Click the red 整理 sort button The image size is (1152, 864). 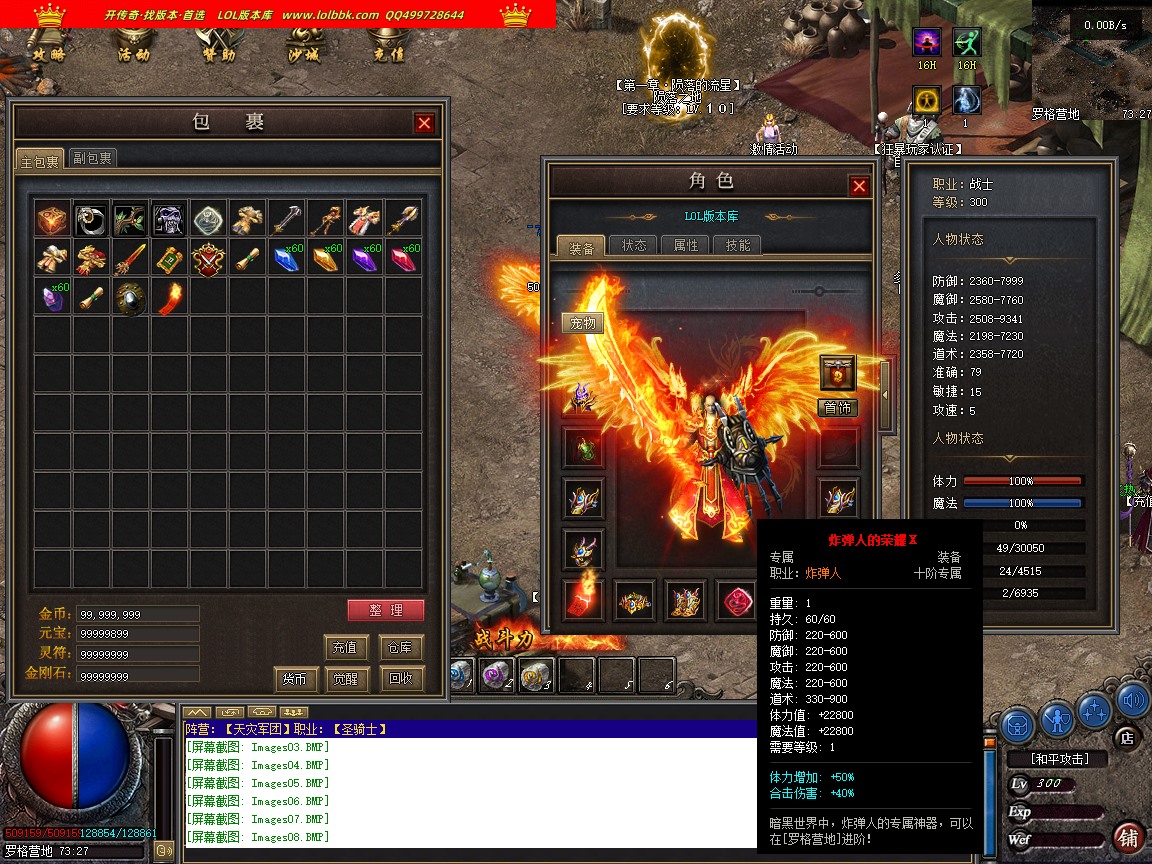[386, 610]
